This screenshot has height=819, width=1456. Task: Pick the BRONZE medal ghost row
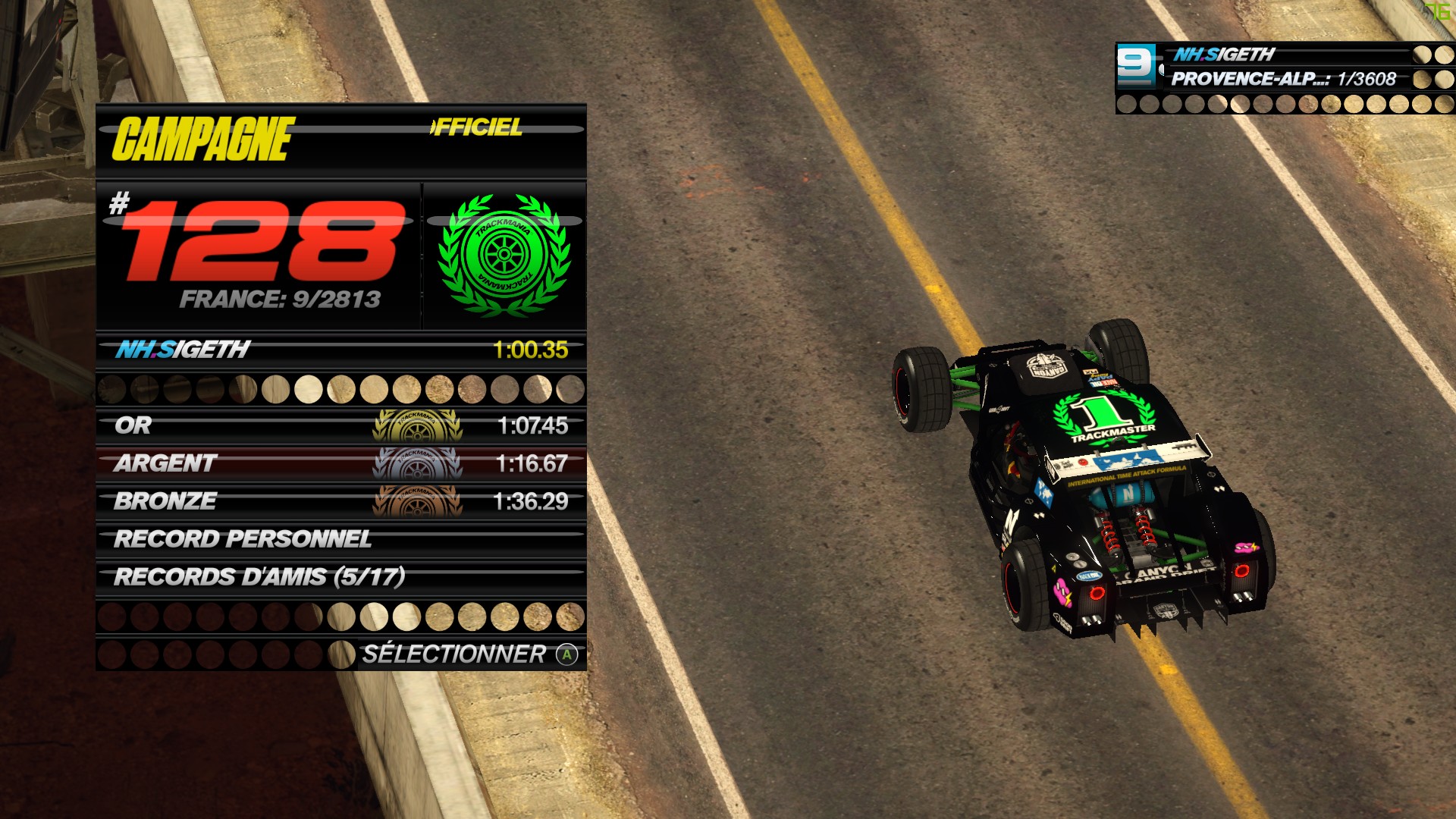point(341,501)
